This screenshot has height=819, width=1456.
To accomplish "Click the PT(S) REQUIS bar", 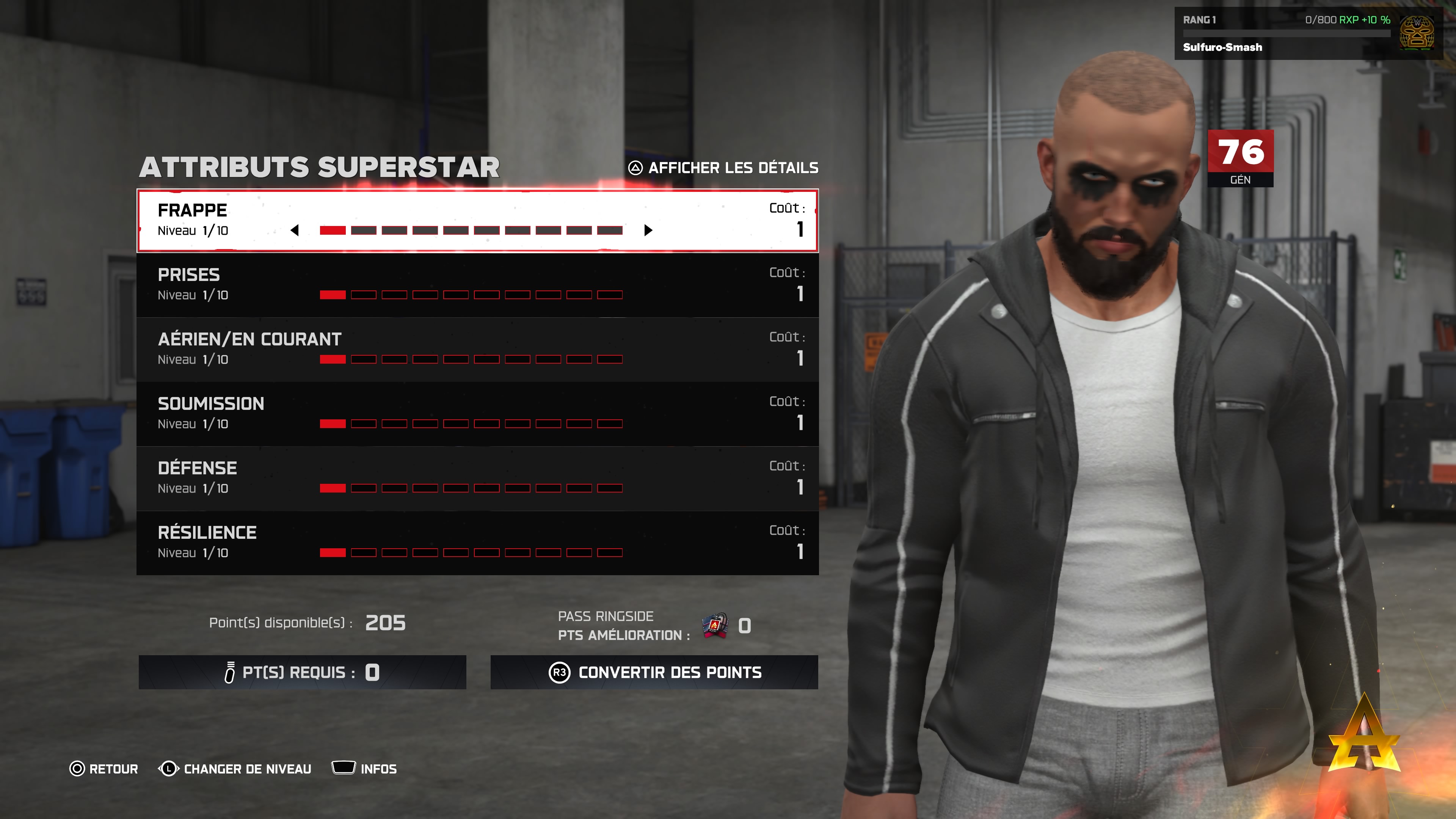I will [x=302, y=672].
